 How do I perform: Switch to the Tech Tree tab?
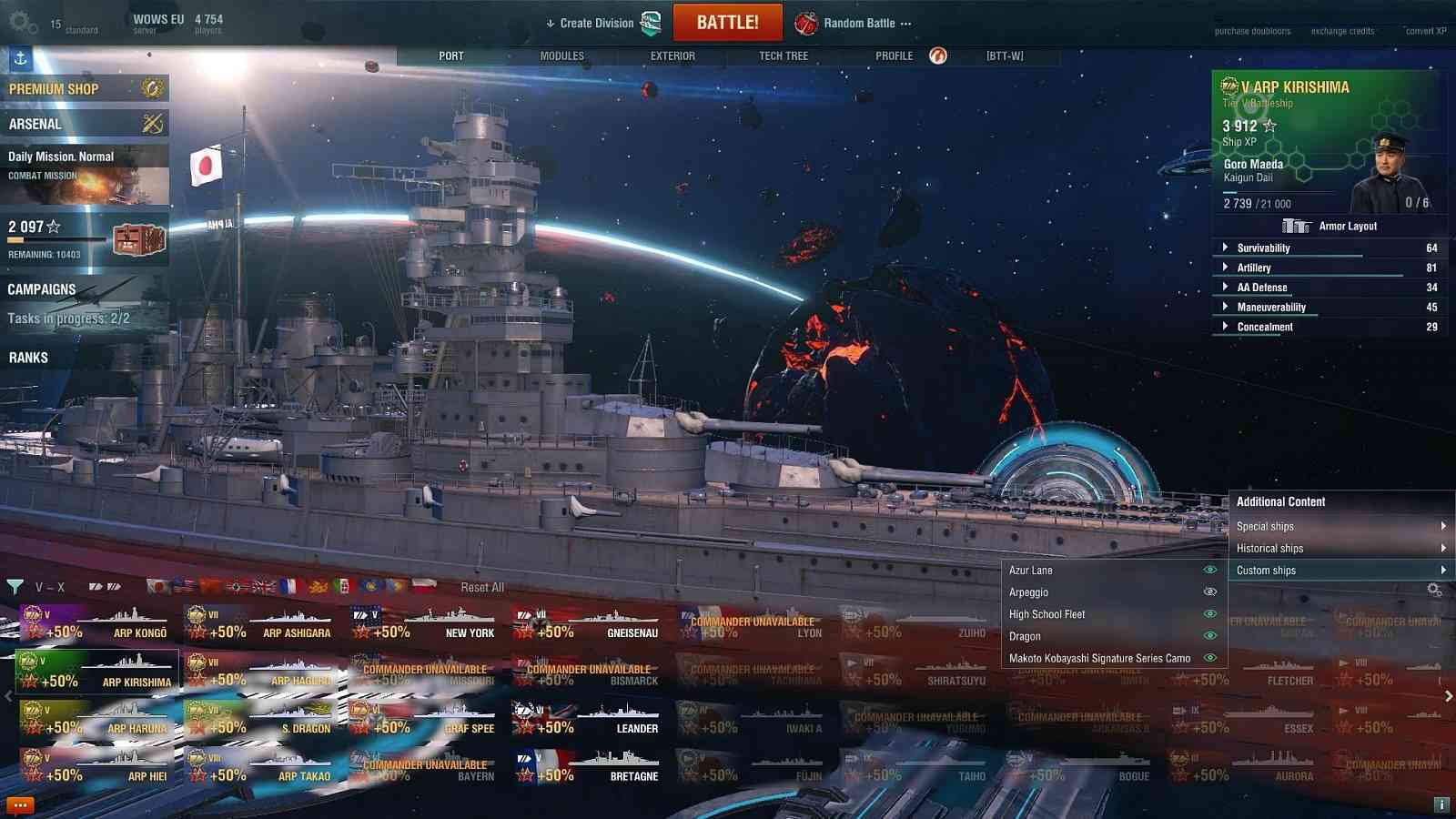[783, 56]
